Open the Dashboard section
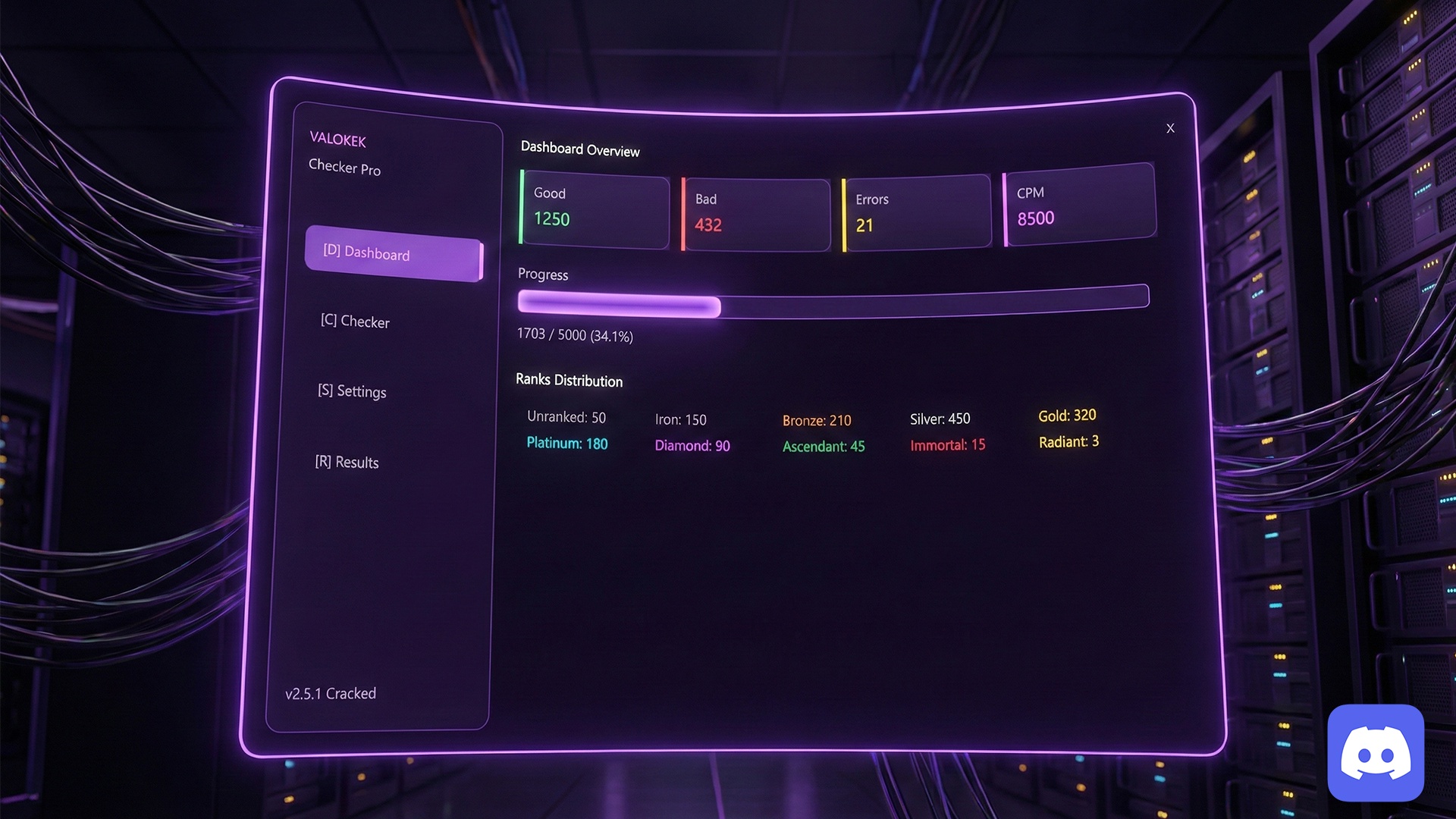The width and height of the screenshot is (1456, 819). coord(393,253)
